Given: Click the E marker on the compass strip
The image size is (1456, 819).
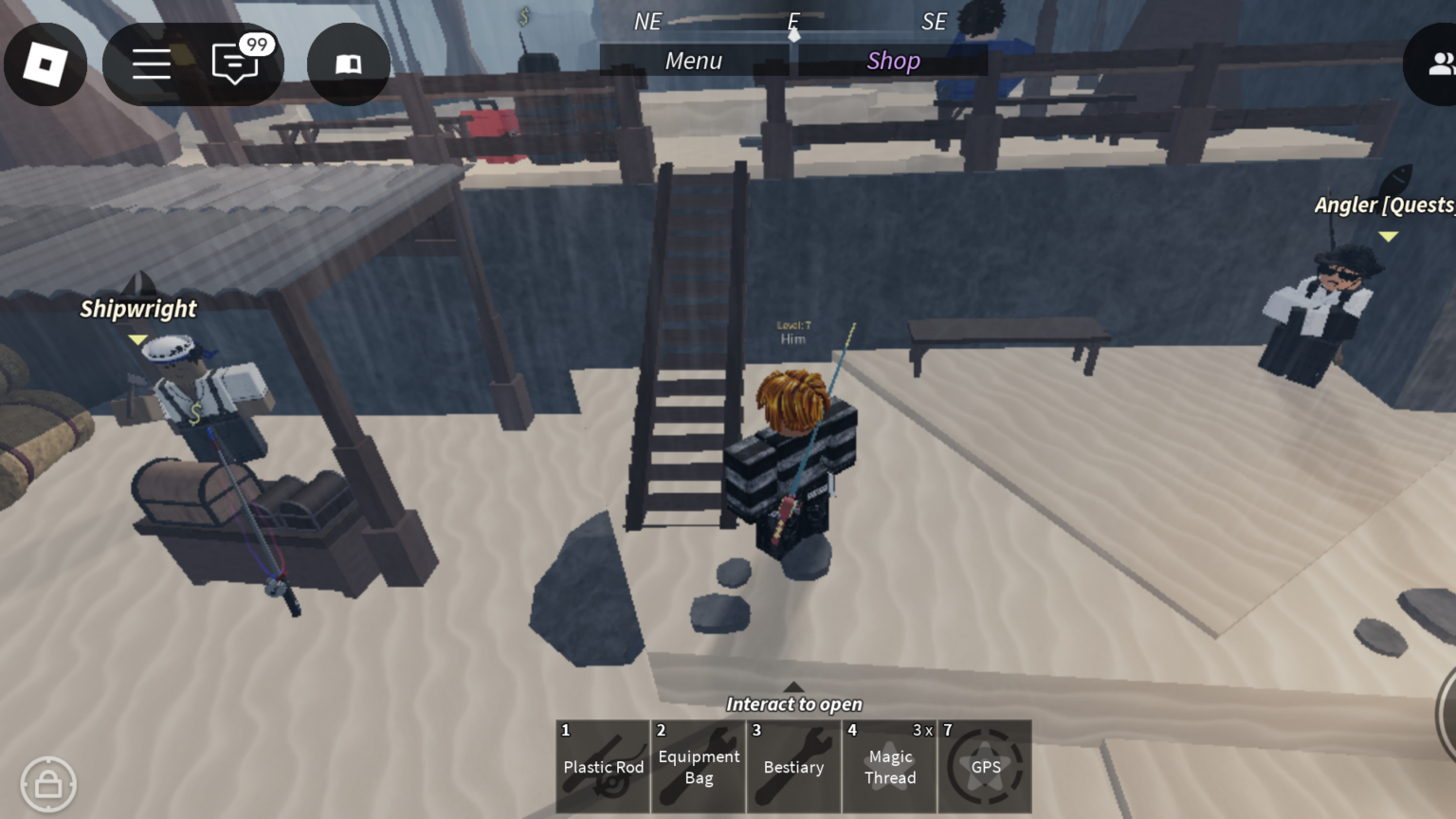Looking at the screenshot, I should coord(792,21).
